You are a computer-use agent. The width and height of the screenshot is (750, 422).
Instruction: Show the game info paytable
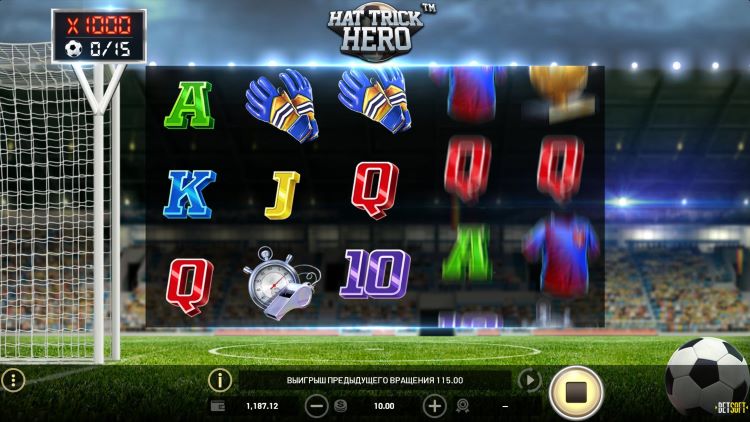click(x=219, y=380)
